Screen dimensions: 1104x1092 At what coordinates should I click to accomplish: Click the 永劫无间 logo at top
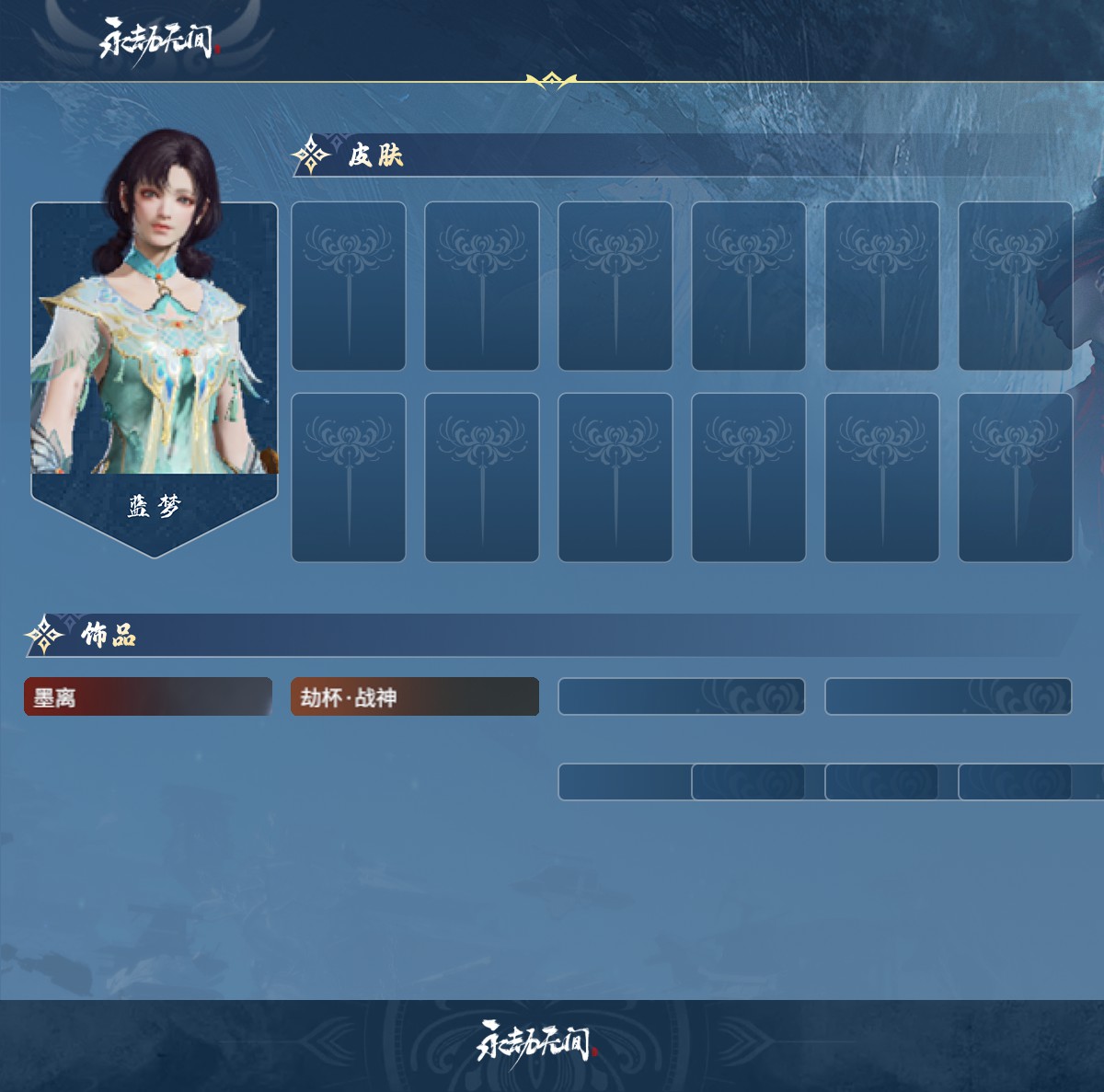tap(157, 40)
